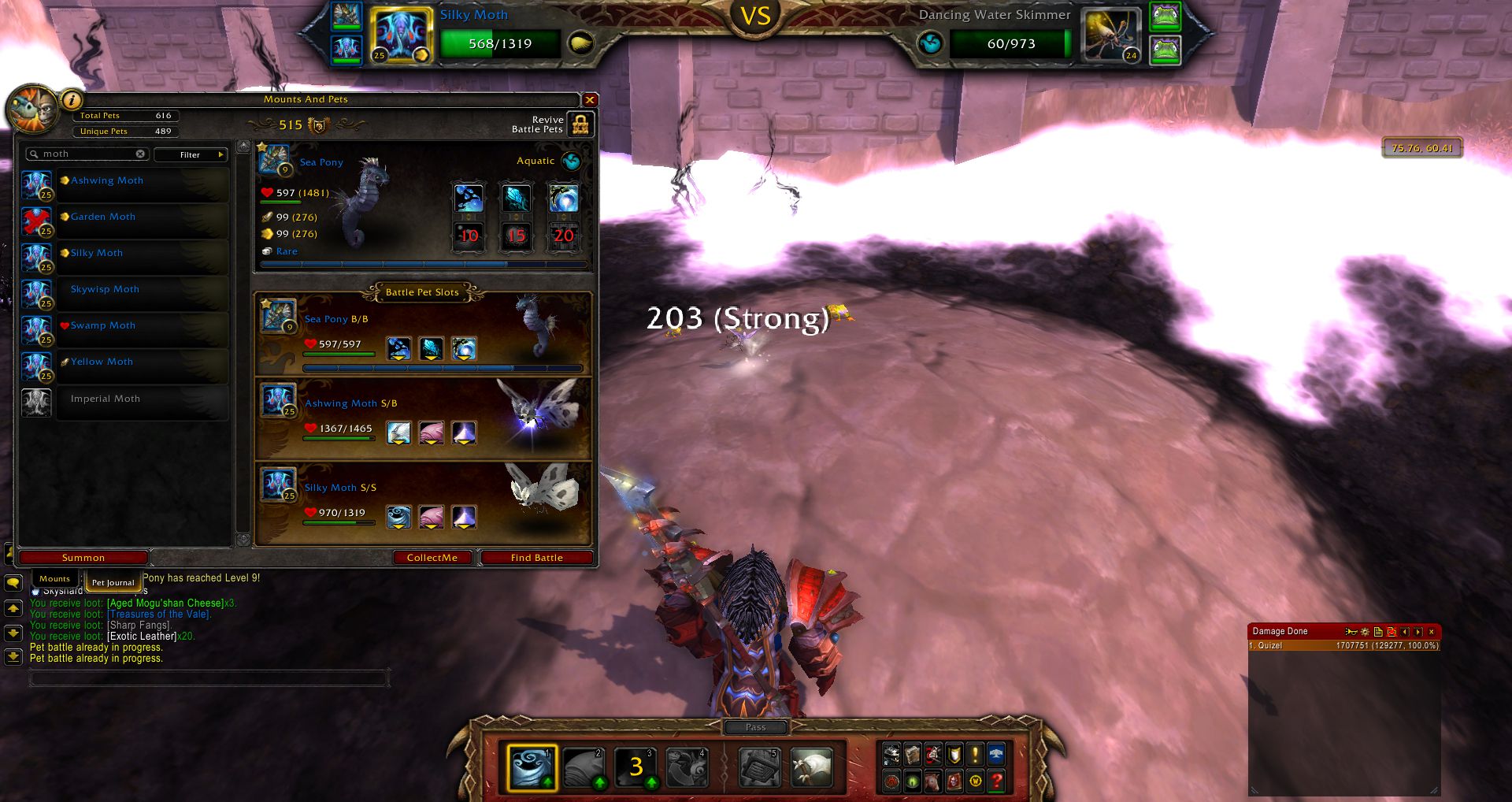Open the pet Filter dropdown
Image resolution: width=1512 pixels, height=802 pixels.
coord(191,154)
